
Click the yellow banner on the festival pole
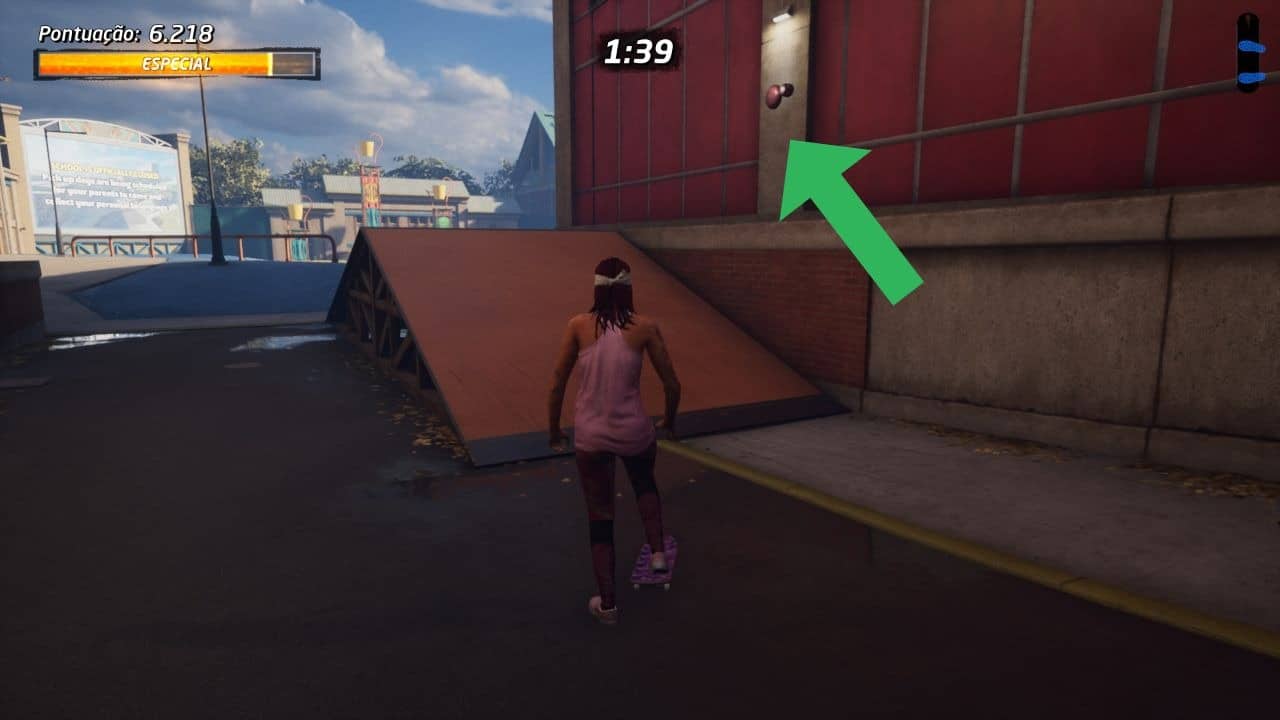point(369,150)
